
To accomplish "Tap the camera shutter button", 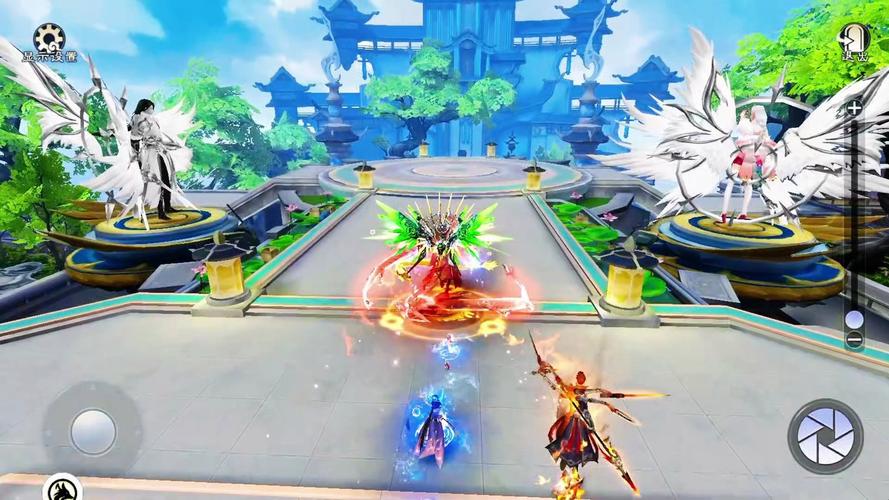I will click(825, 435).
